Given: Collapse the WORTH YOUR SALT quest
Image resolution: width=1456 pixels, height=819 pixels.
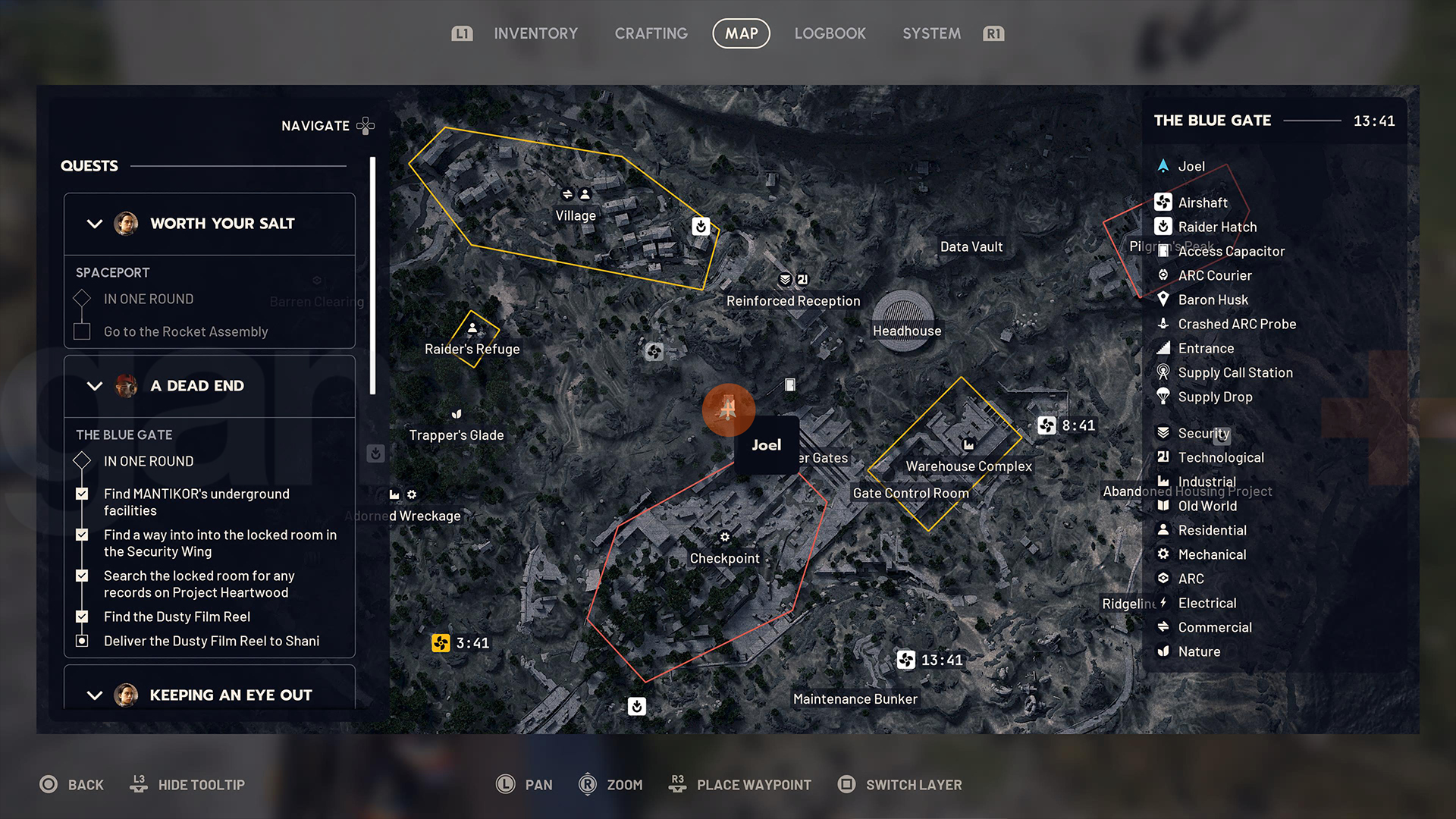Looking at the screenshot, I should tap(95, 224).
